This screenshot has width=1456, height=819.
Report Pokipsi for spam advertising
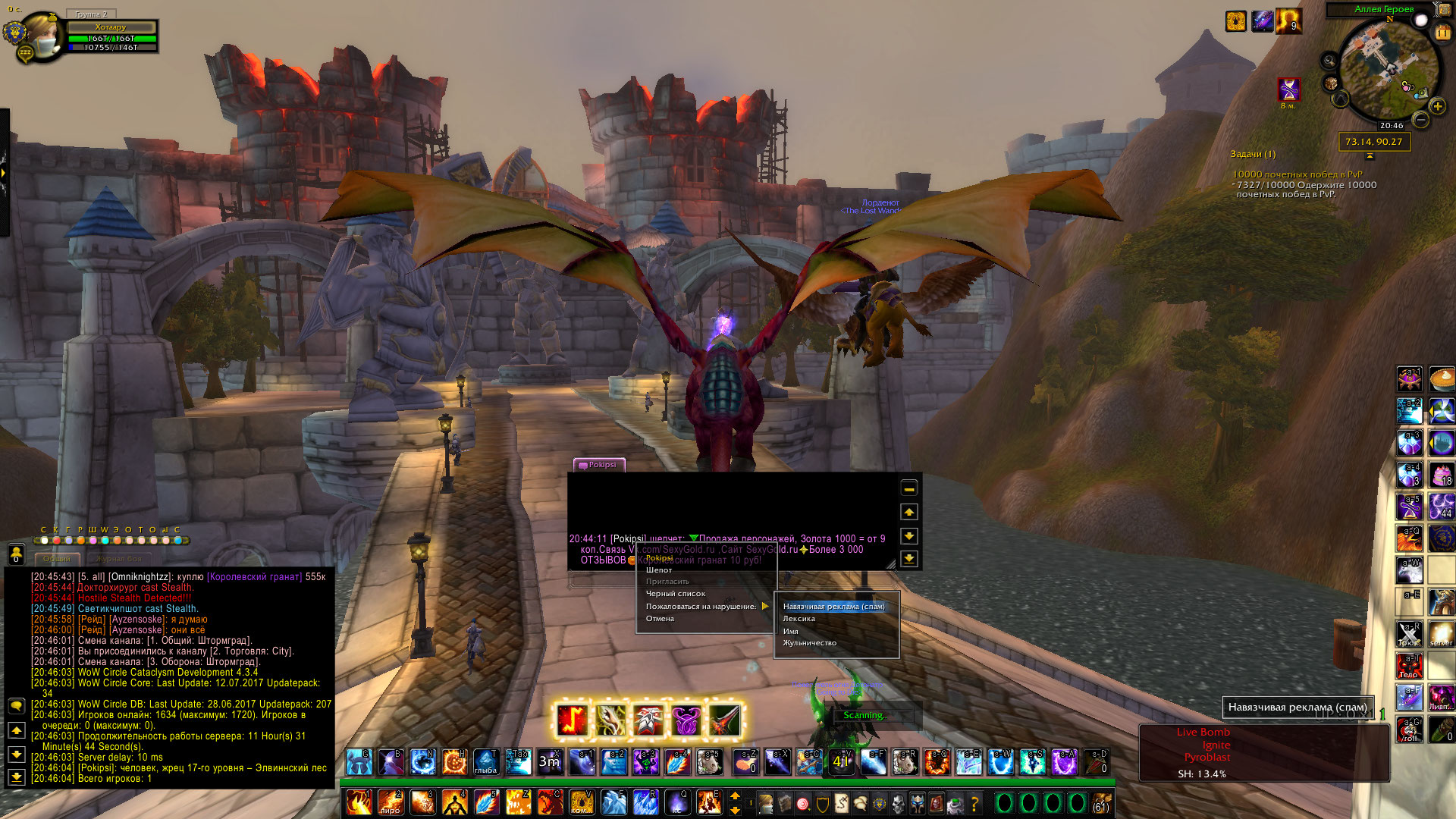point(833,607)
